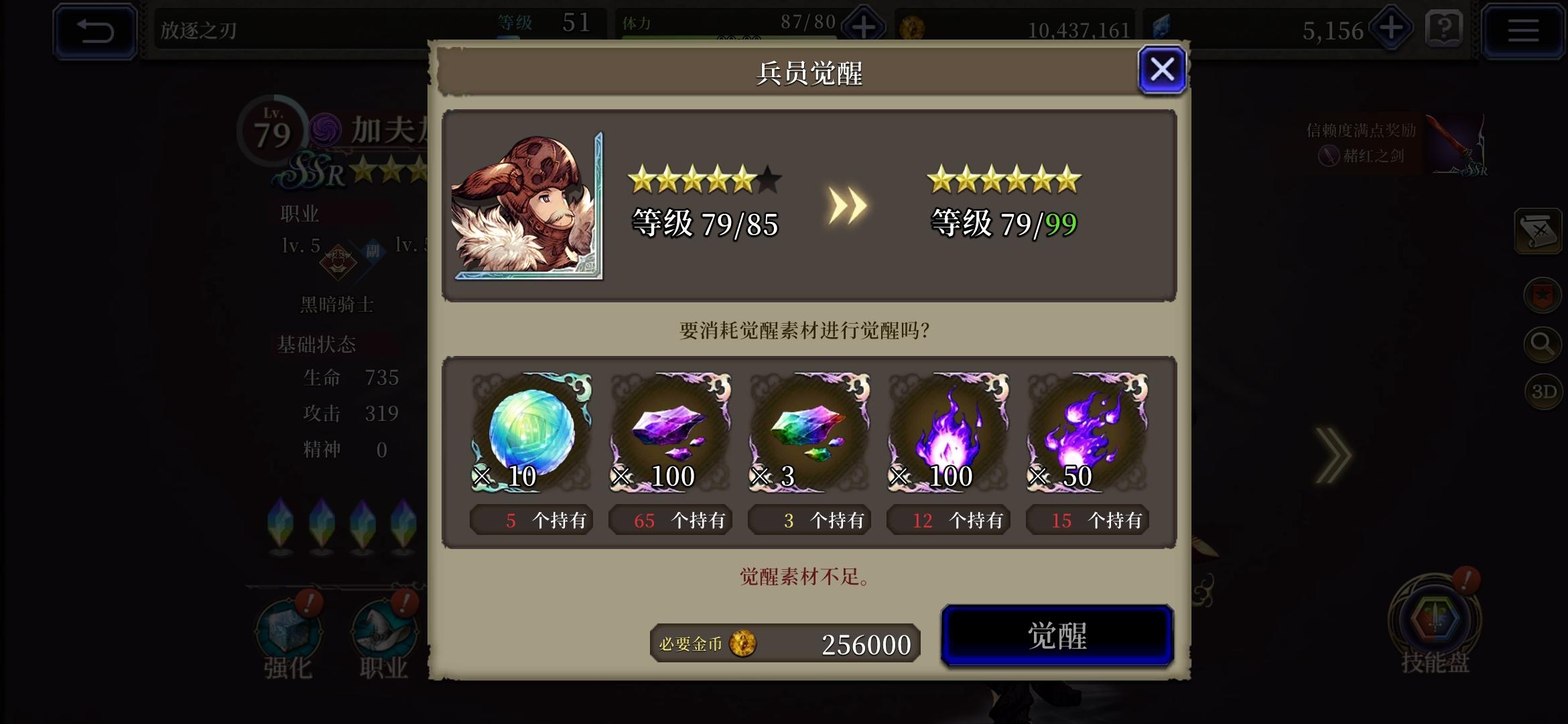
Task: Tap the plus to refill 体力 stamina
Action: [x=864, y=27]
